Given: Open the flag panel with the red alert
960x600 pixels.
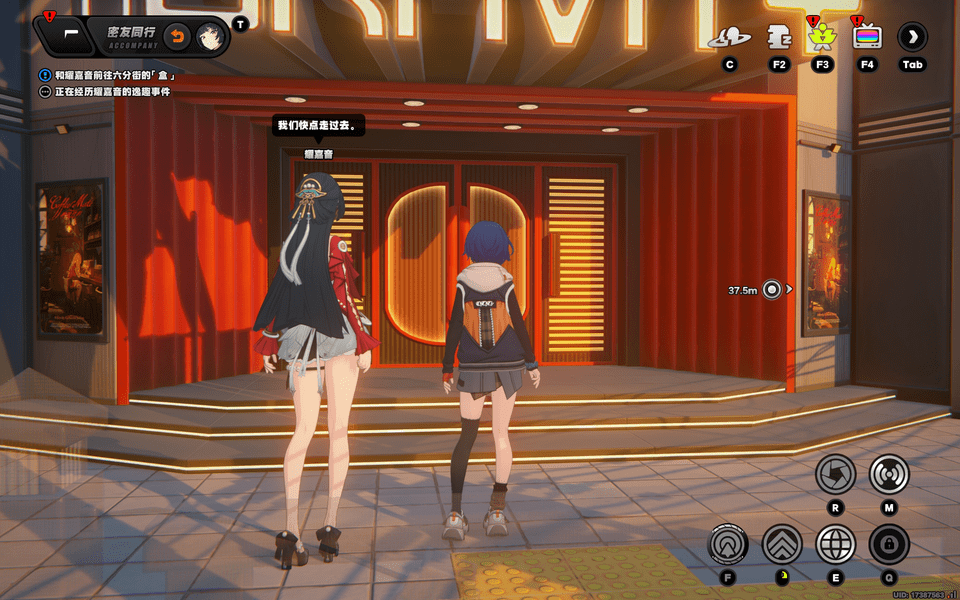Looking at the screenshot, I should pyautogui.click(x=65, y=34).
